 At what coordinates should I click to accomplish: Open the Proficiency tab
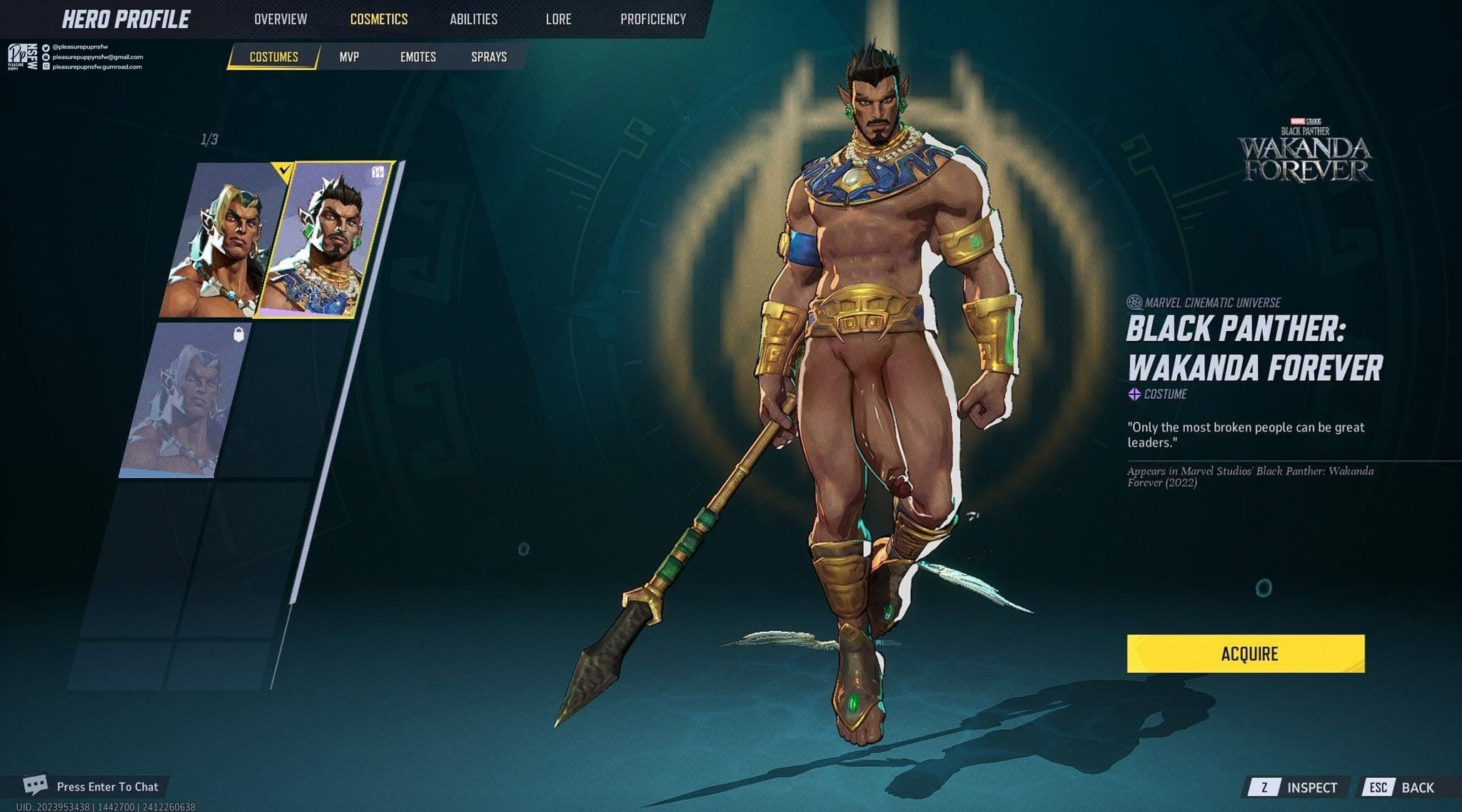tap(652, 19)
